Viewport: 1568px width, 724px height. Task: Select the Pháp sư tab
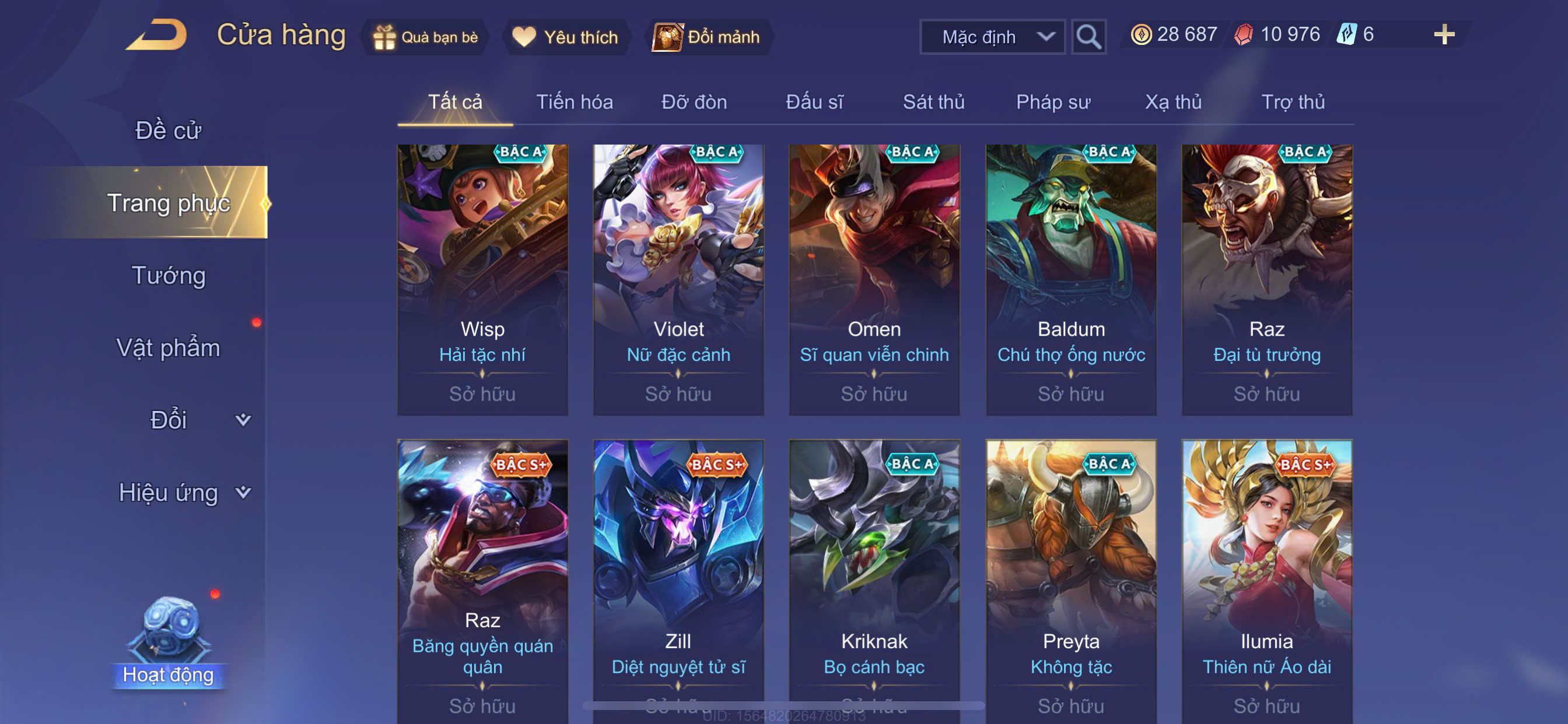[x=1052, y=102]
